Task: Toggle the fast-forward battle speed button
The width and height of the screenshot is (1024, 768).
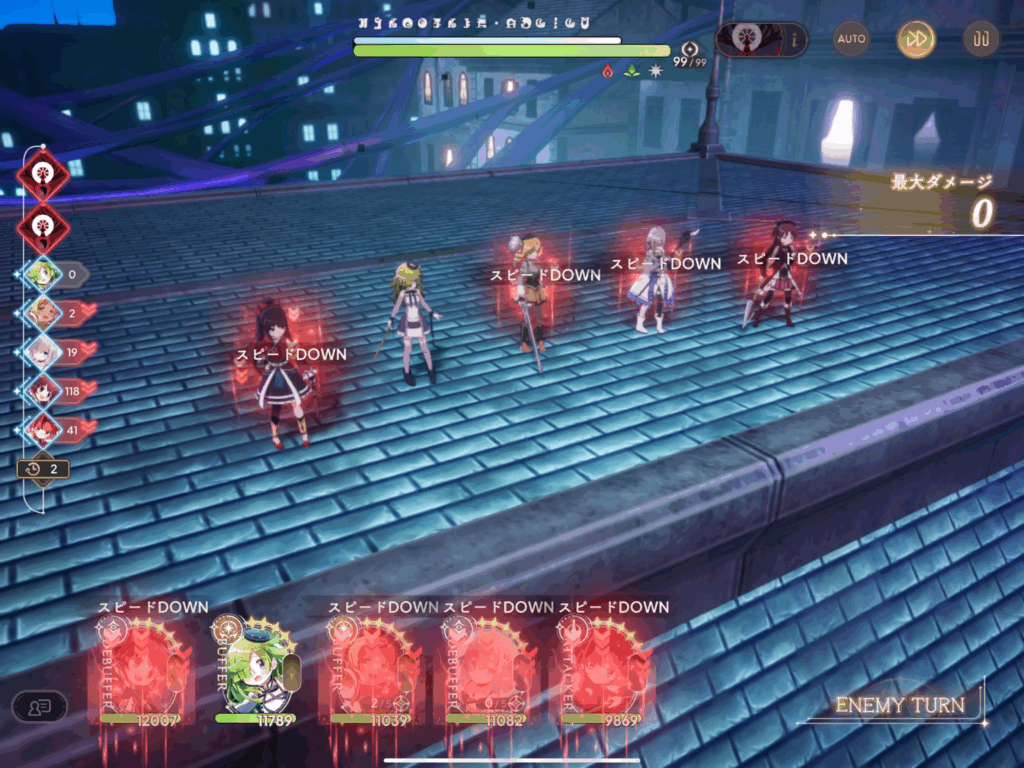Action: click(915, 40)
